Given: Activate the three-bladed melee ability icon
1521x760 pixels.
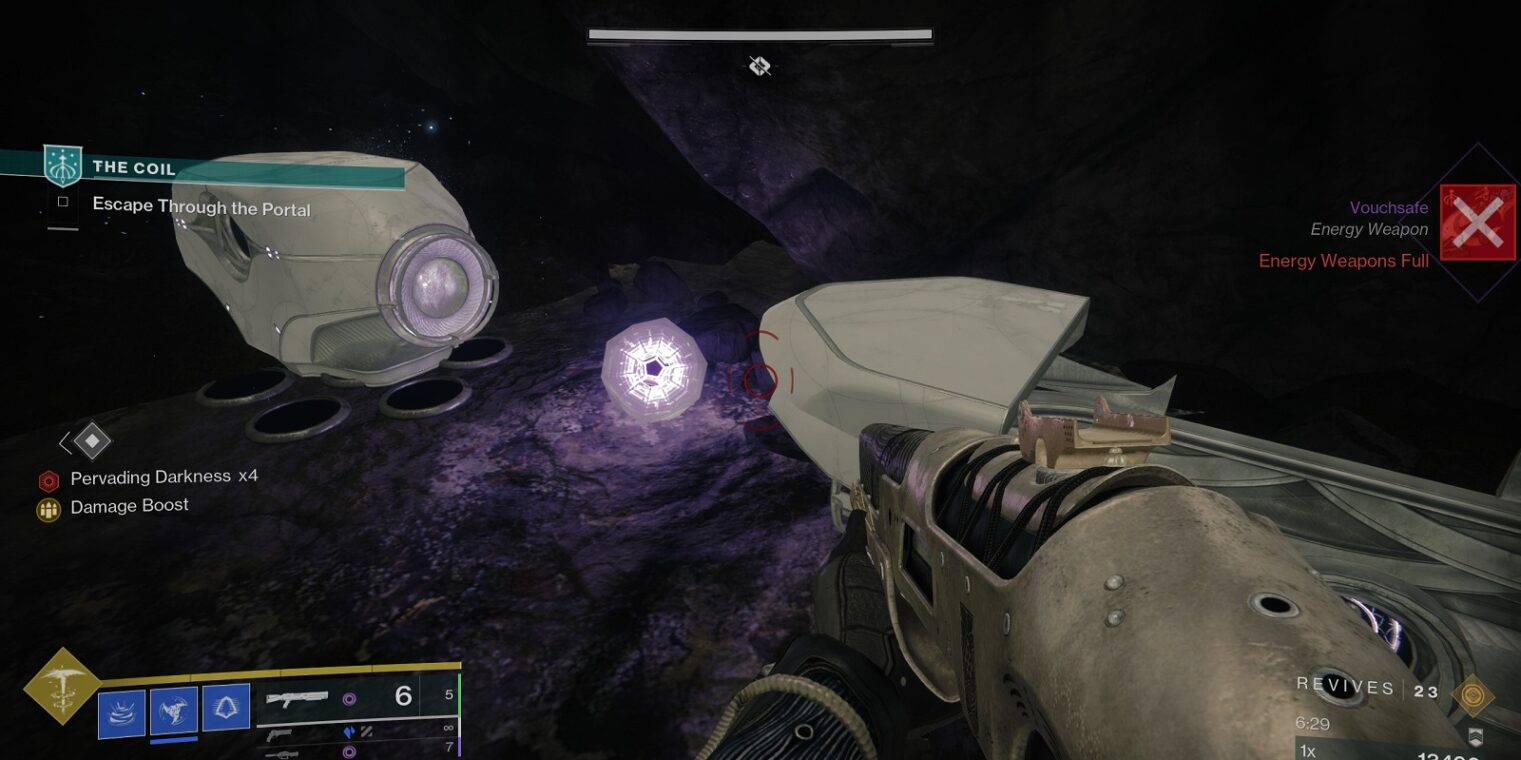Looking at the screenshot, I should 173,709.
